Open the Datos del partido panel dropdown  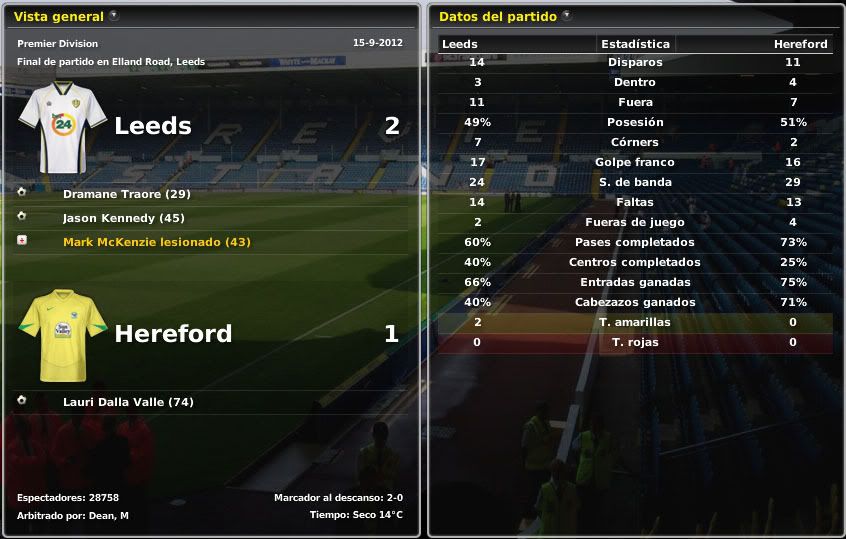click(x=567, y=16)
